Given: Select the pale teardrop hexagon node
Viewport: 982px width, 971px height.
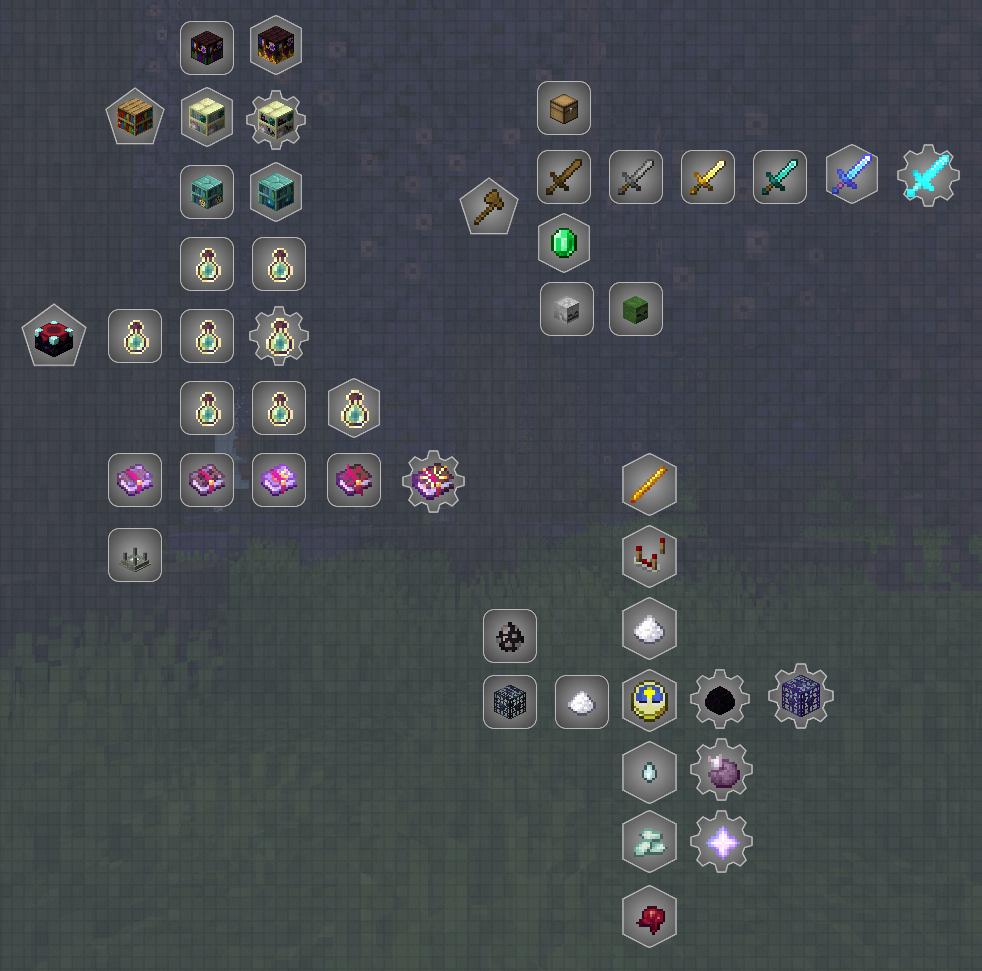Looking at the screenshot, I should [x=650, y=773].
